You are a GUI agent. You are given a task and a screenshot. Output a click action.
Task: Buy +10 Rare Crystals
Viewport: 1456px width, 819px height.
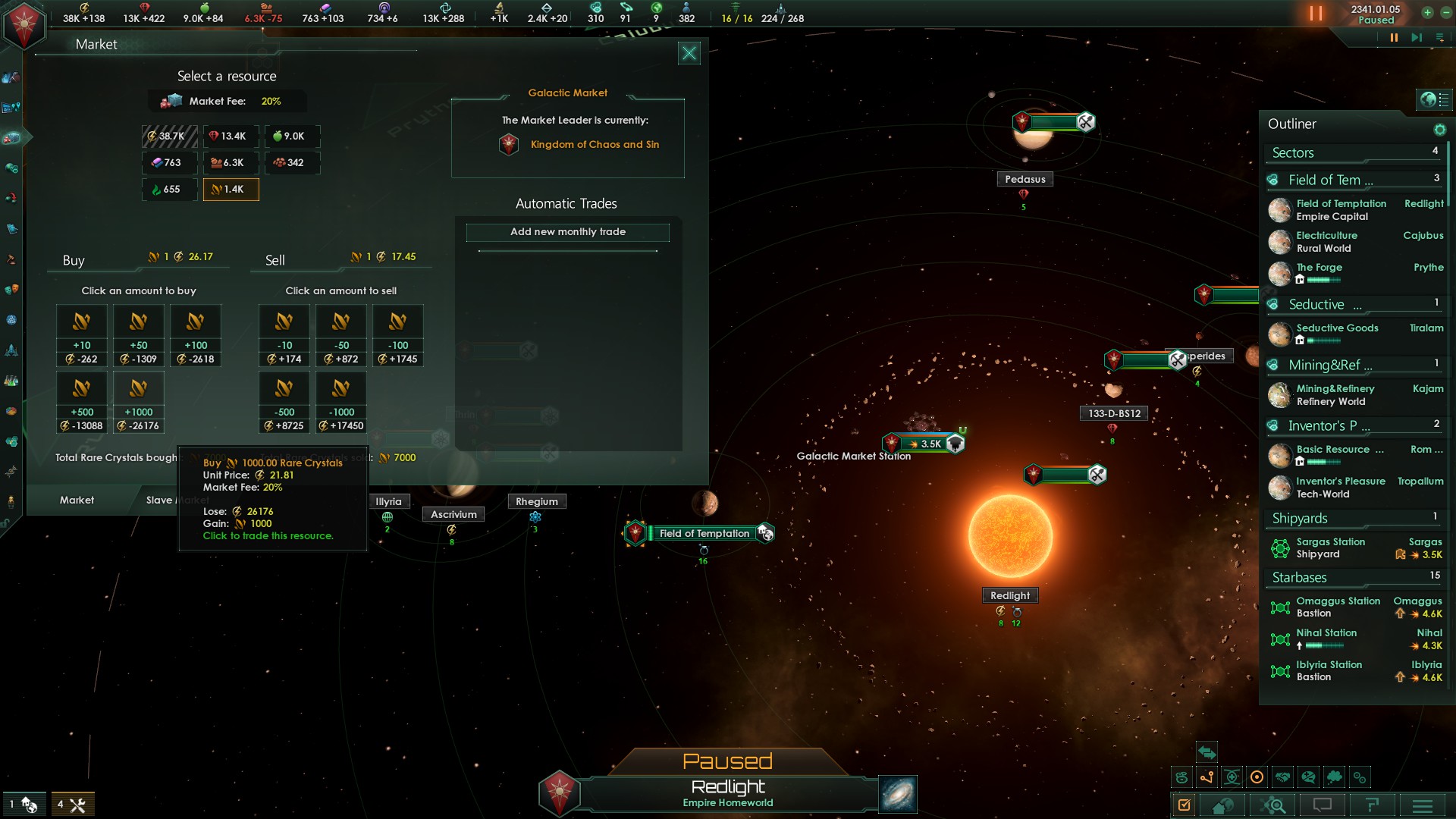[82, 335]
